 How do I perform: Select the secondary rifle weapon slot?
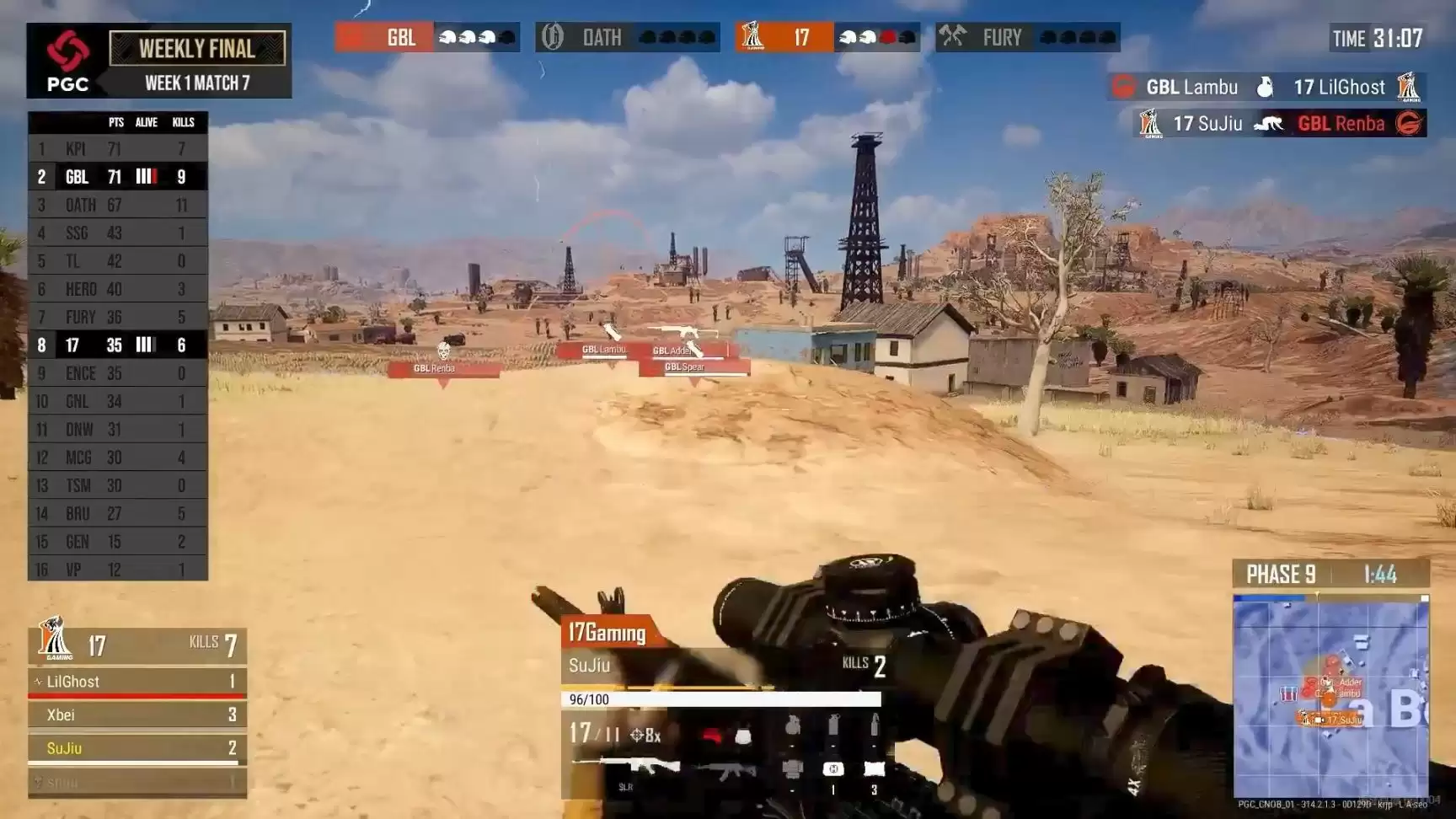(x=726, y=769)
